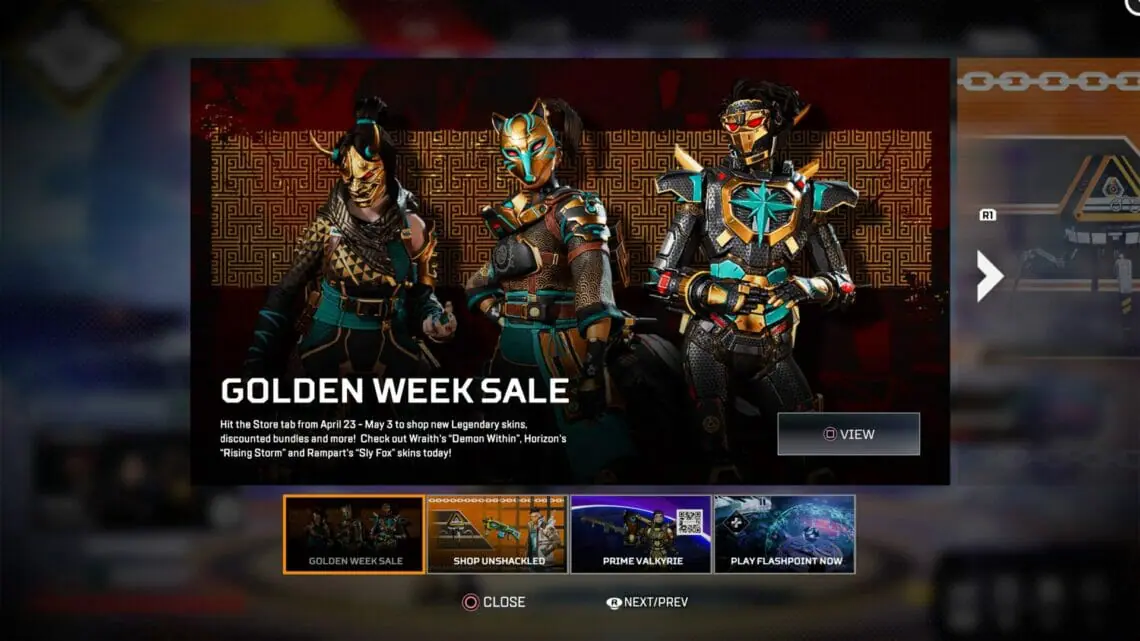
Task: Show the Prime Valkyrie promo thumbnail
Action: tap(640, 534)
